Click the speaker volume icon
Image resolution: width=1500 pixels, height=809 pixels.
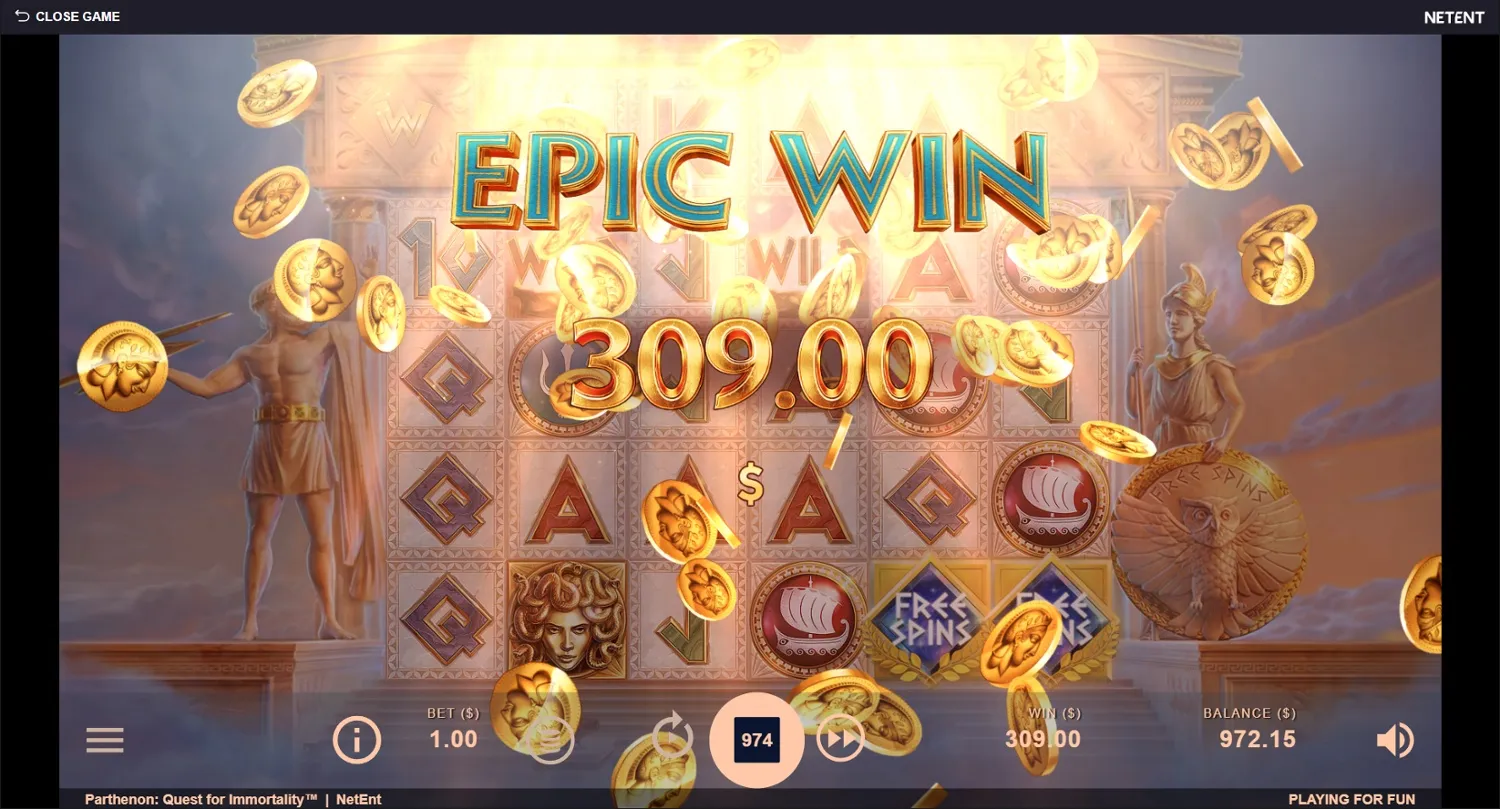pos(1396,740)
